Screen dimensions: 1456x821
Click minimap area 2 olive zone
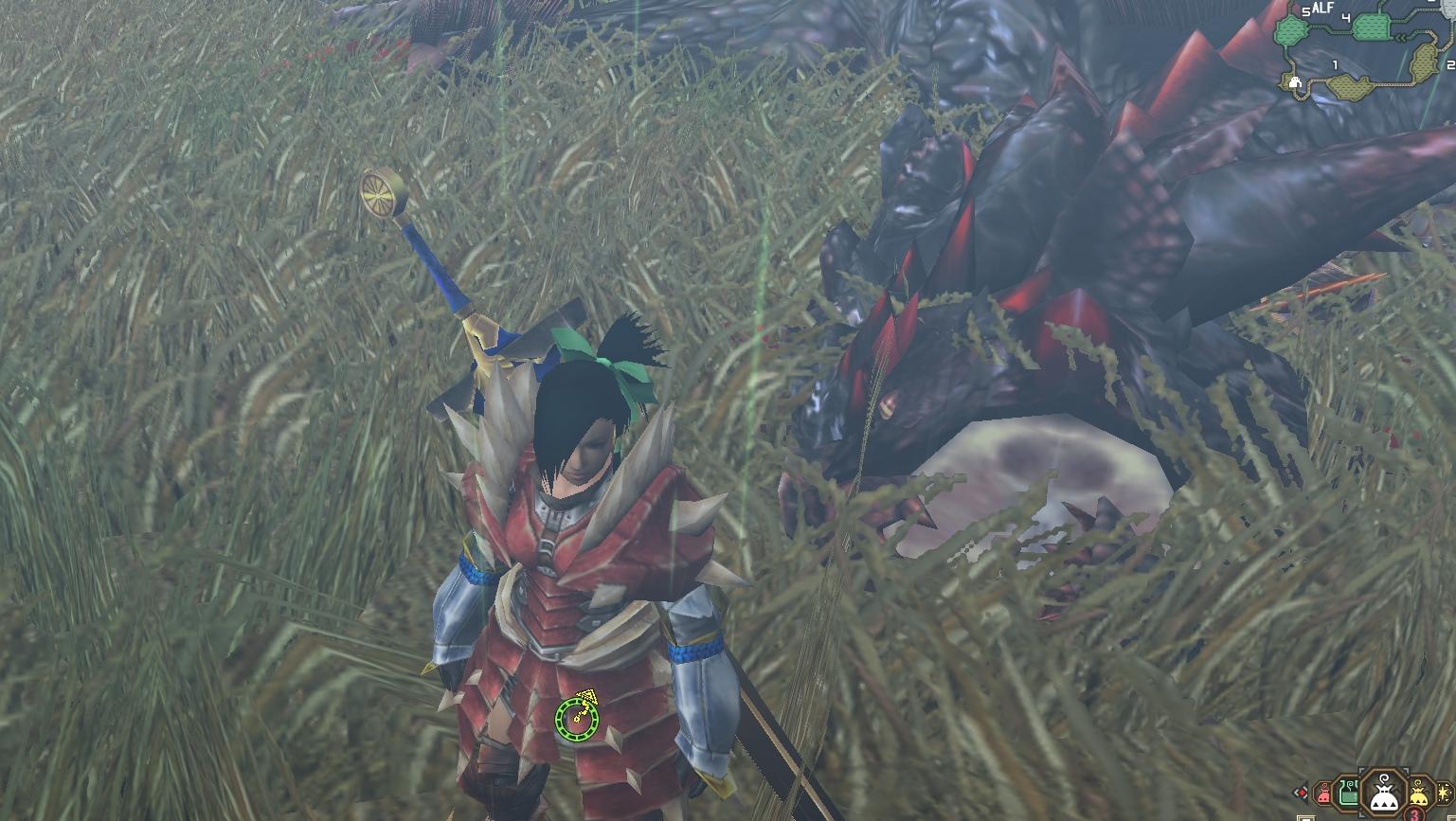1424,62
